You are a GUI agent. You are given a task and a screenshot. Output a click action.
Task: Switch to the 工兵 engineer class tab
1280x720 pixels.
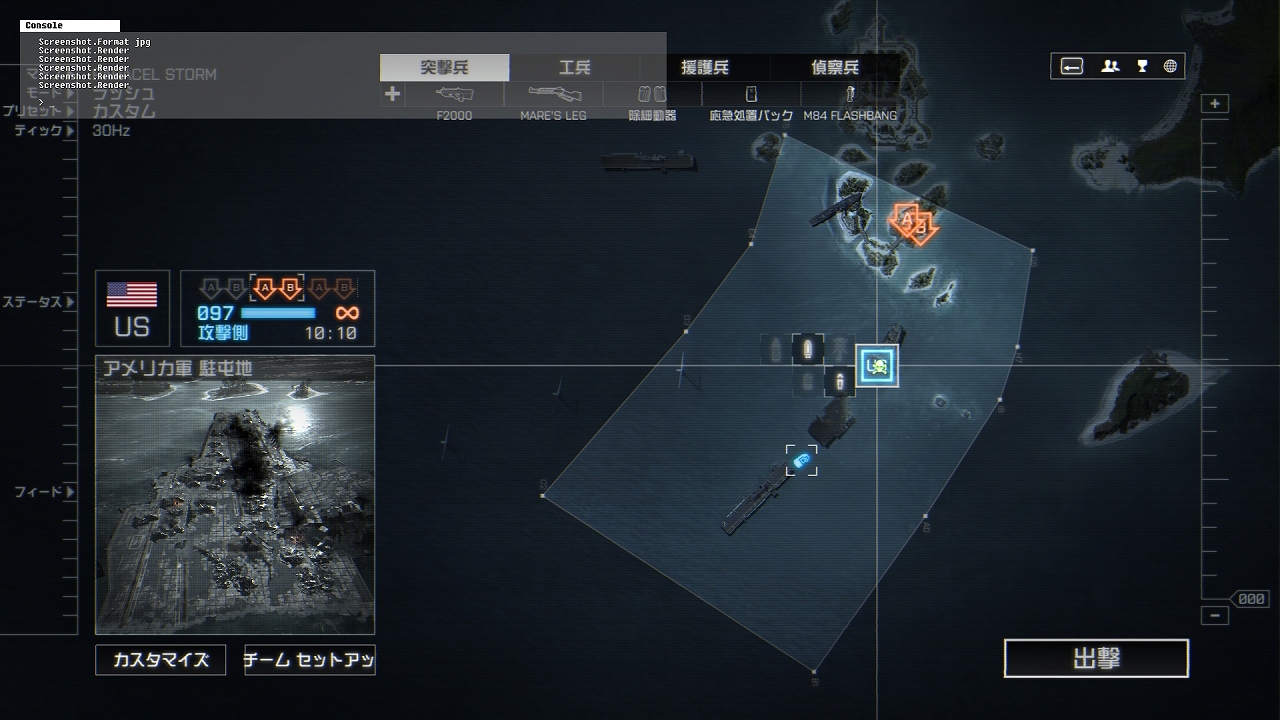pyautogui.click(x=575, y=68)
